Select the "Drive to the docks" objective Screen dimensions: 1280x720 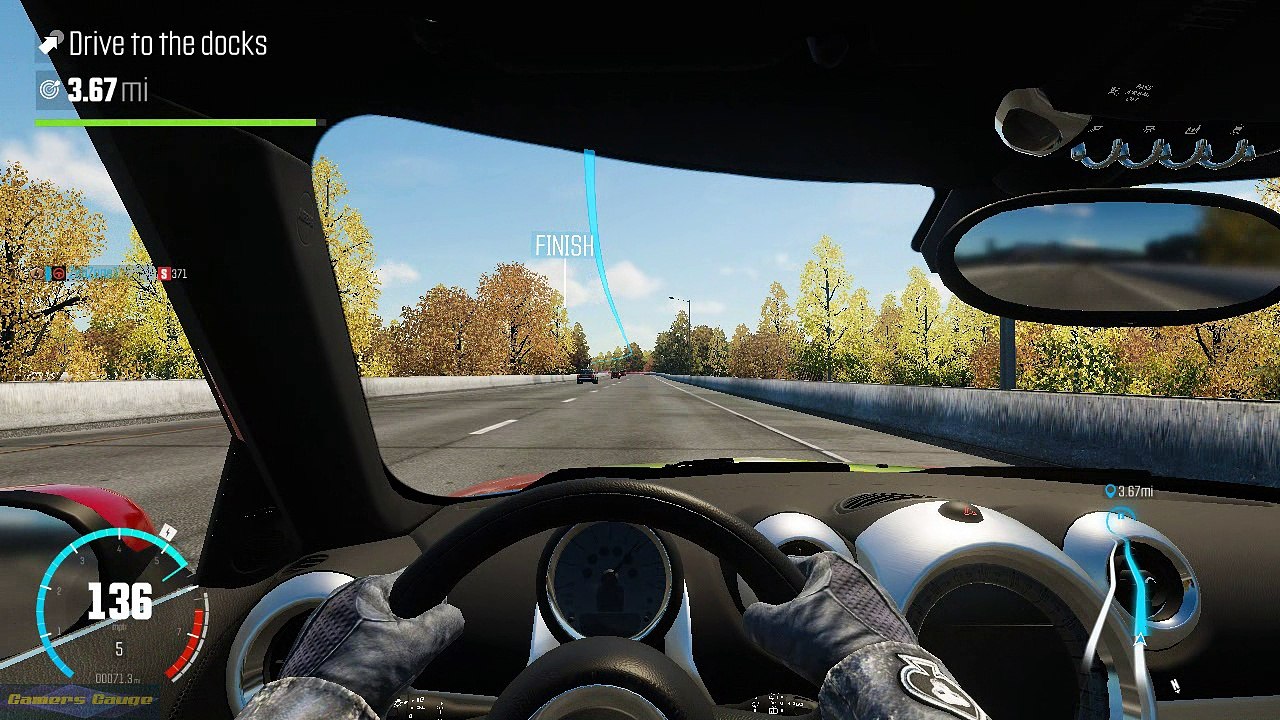[x=166, y=44]
